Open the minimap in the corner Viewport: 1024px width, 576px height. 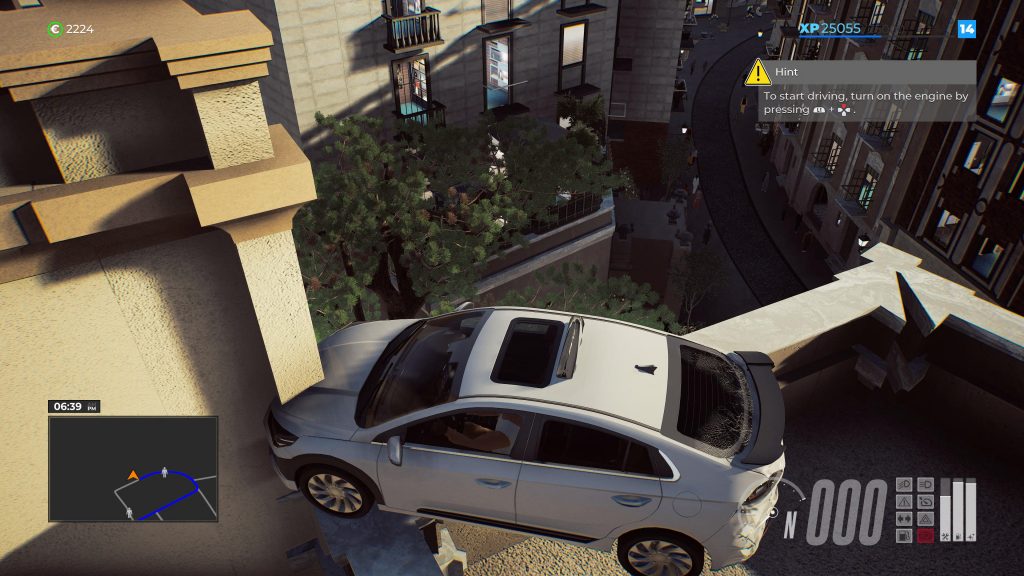tap(133, 468)
